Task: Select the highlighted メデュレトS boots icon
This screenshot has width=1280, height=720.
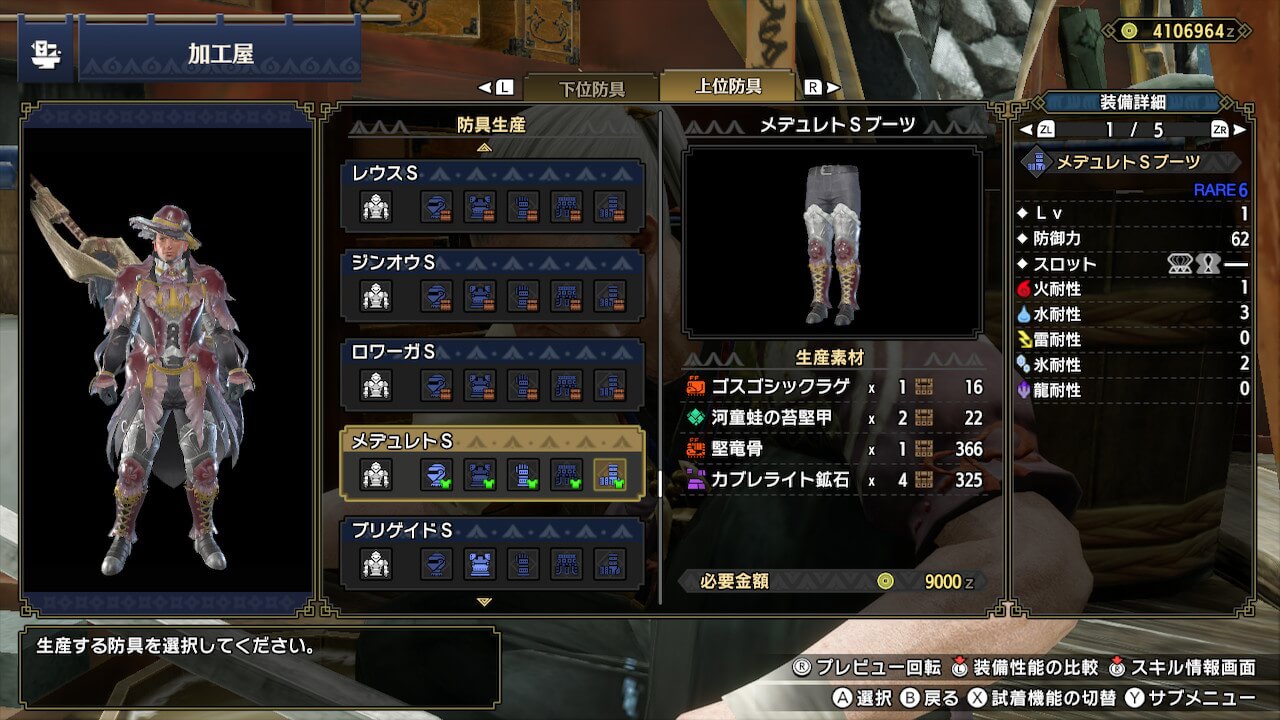Action: pos(609,474)
